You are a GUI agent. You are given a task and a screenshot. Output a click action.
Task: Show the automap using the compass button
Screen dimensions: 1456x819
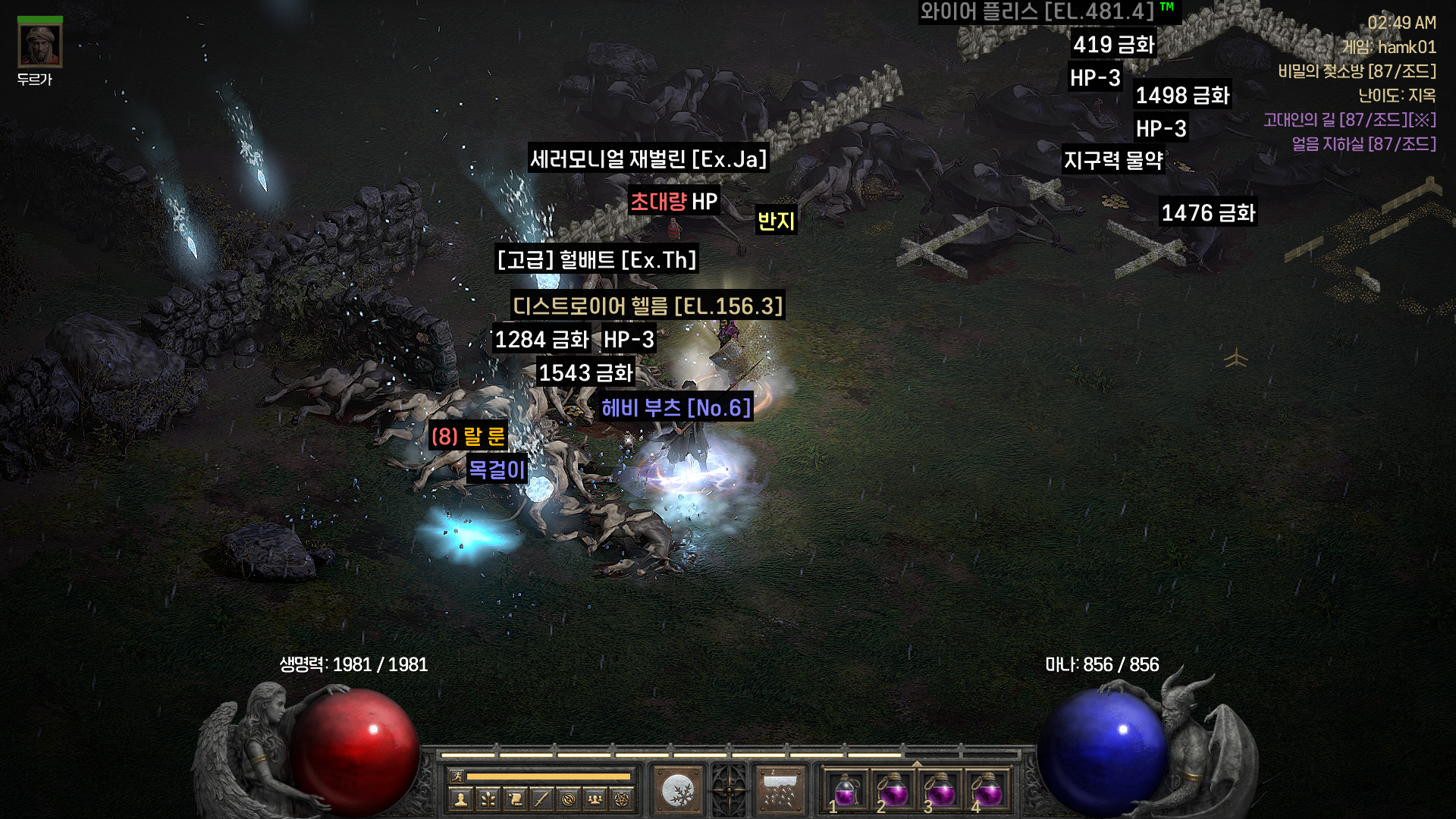569,798
